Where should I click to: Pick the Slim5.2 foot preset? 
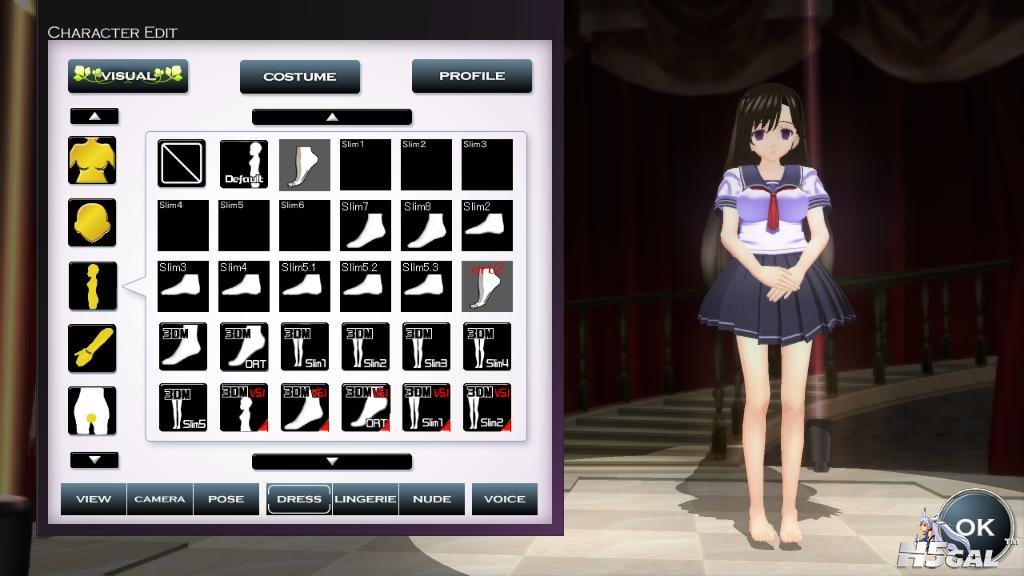tap(365, 286)
